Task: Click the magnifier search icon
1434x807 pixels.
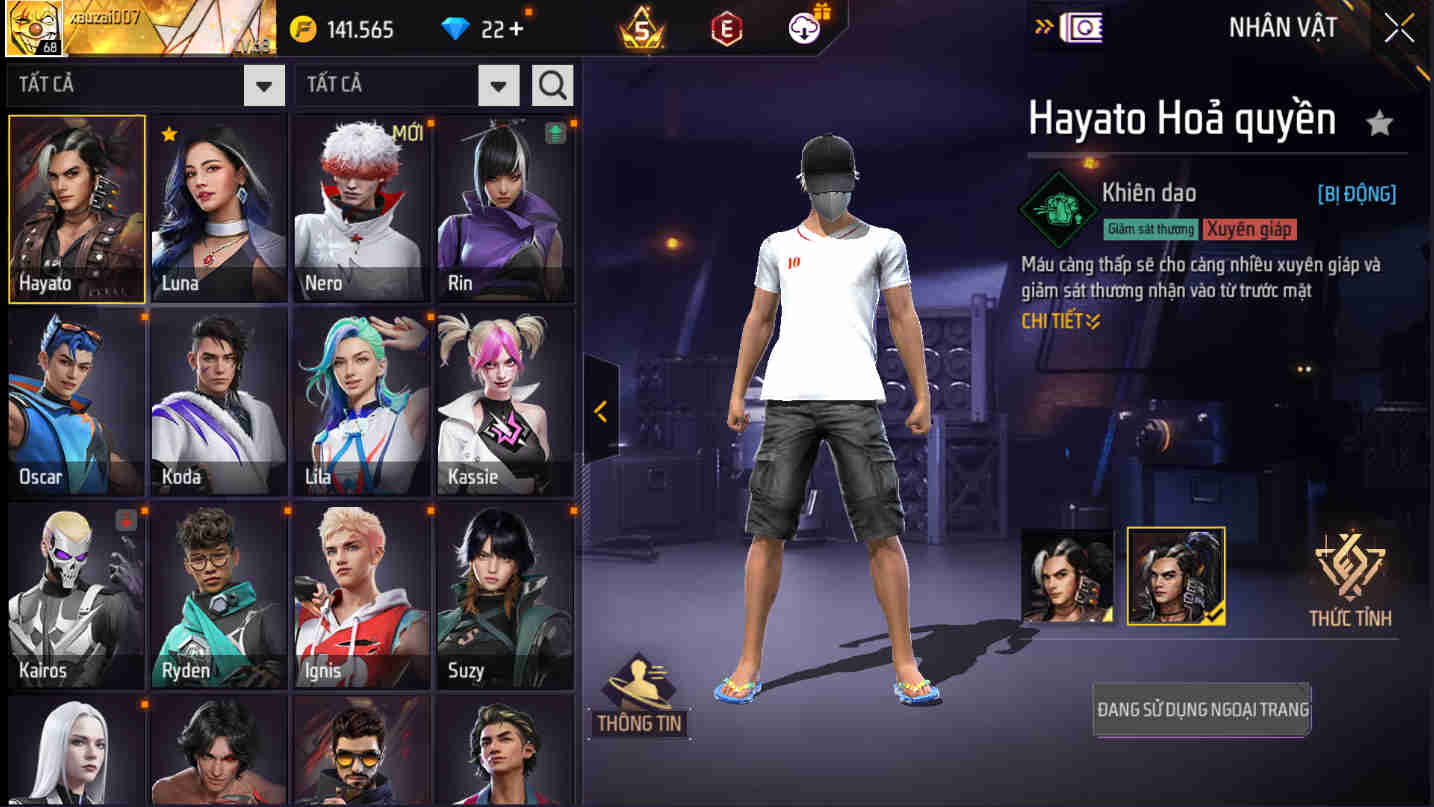Action: coord(550,85)
